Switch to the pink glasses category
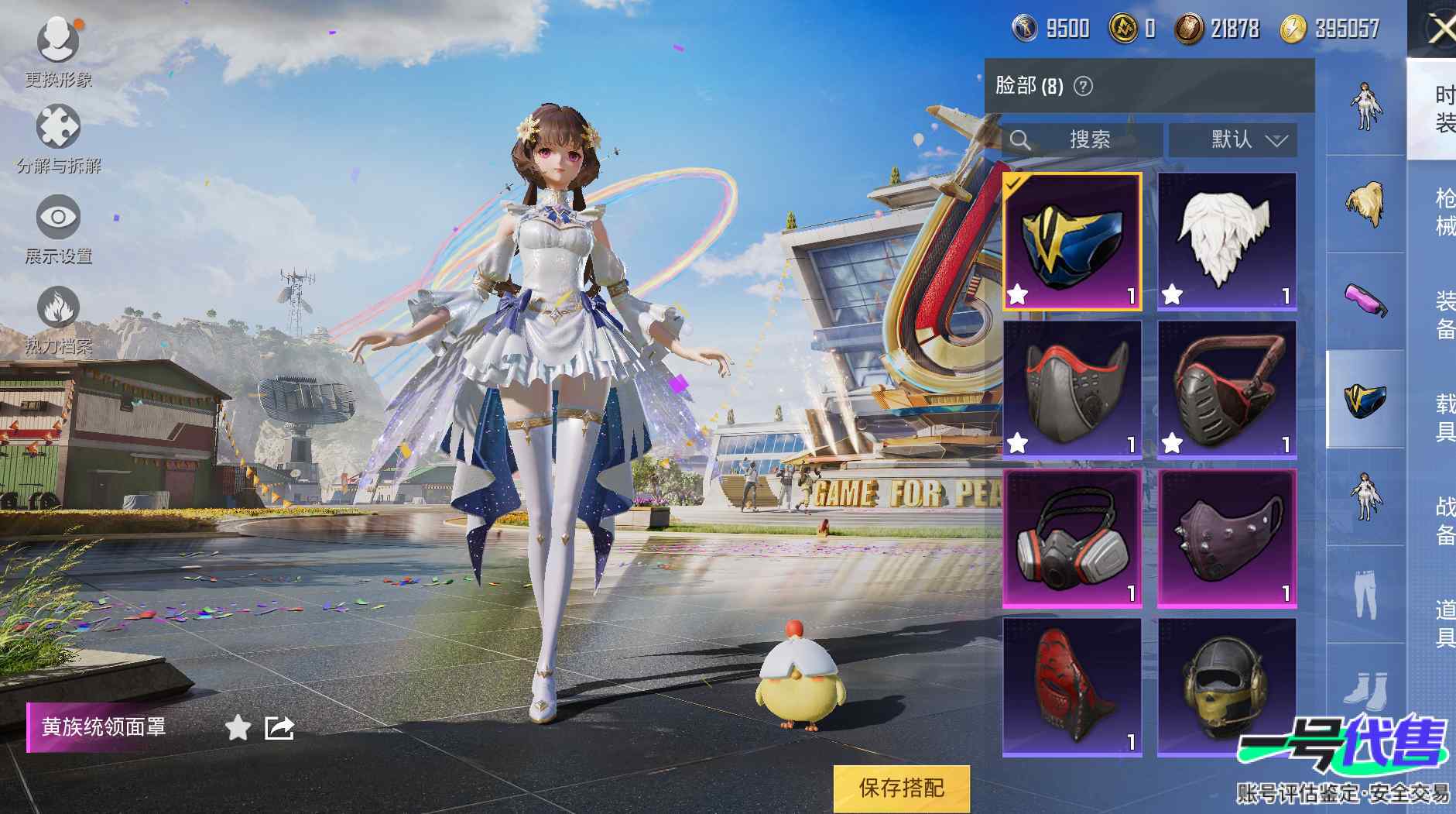This screenshot has height=814, width=1456. (1365, 301)
